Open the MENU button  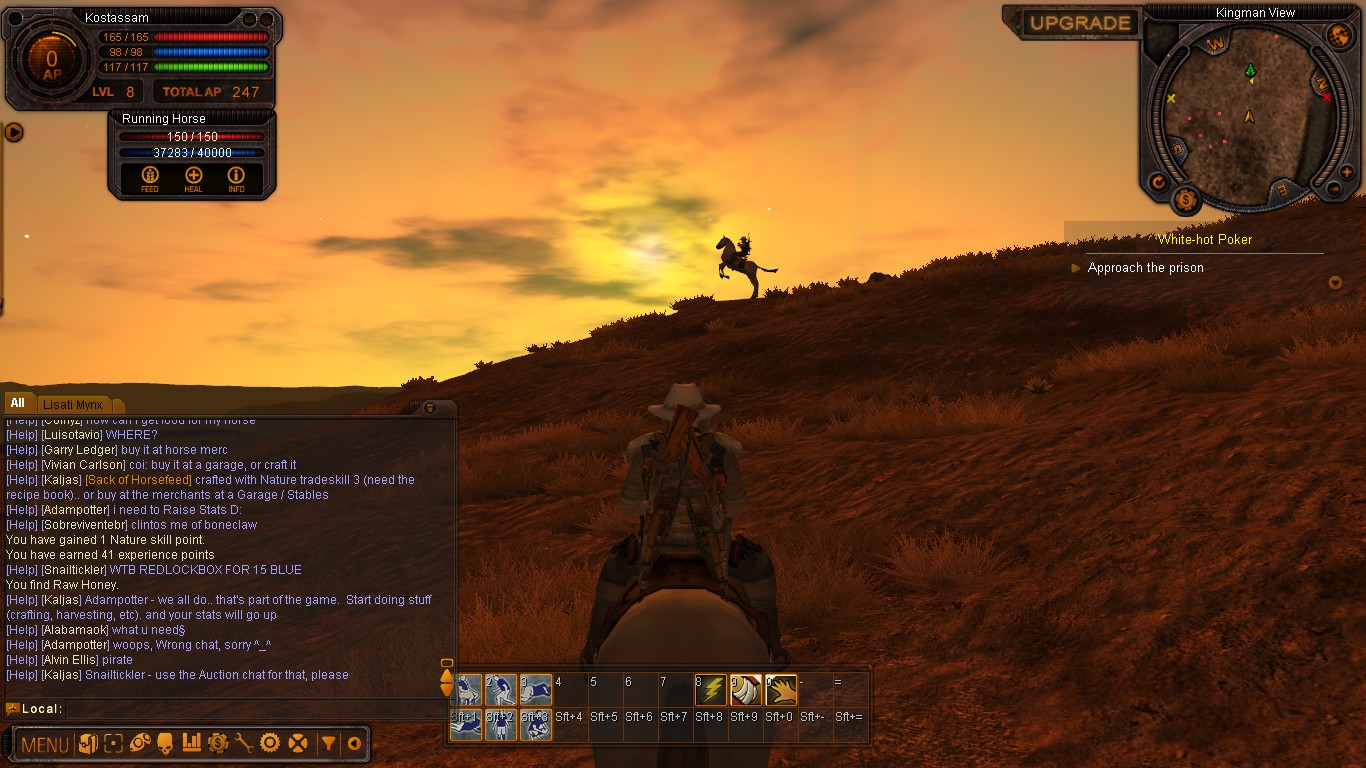point(44,744)
